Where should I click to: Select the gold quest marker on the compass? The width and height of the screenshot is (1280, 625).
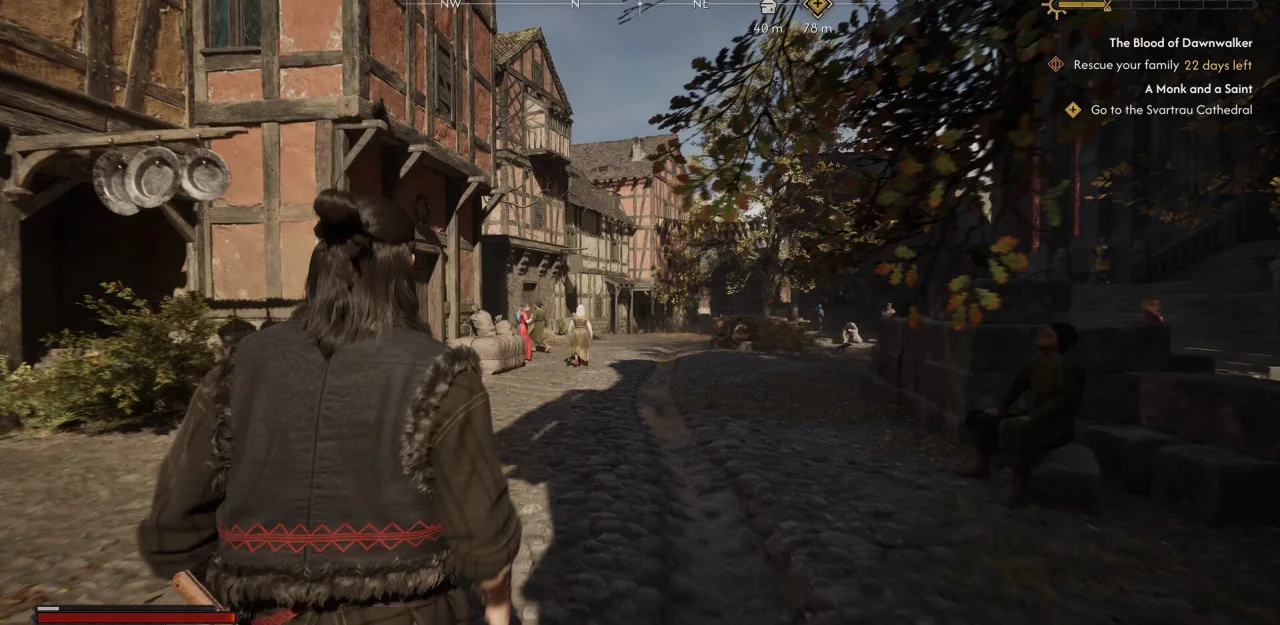click(x=818, y=7)
